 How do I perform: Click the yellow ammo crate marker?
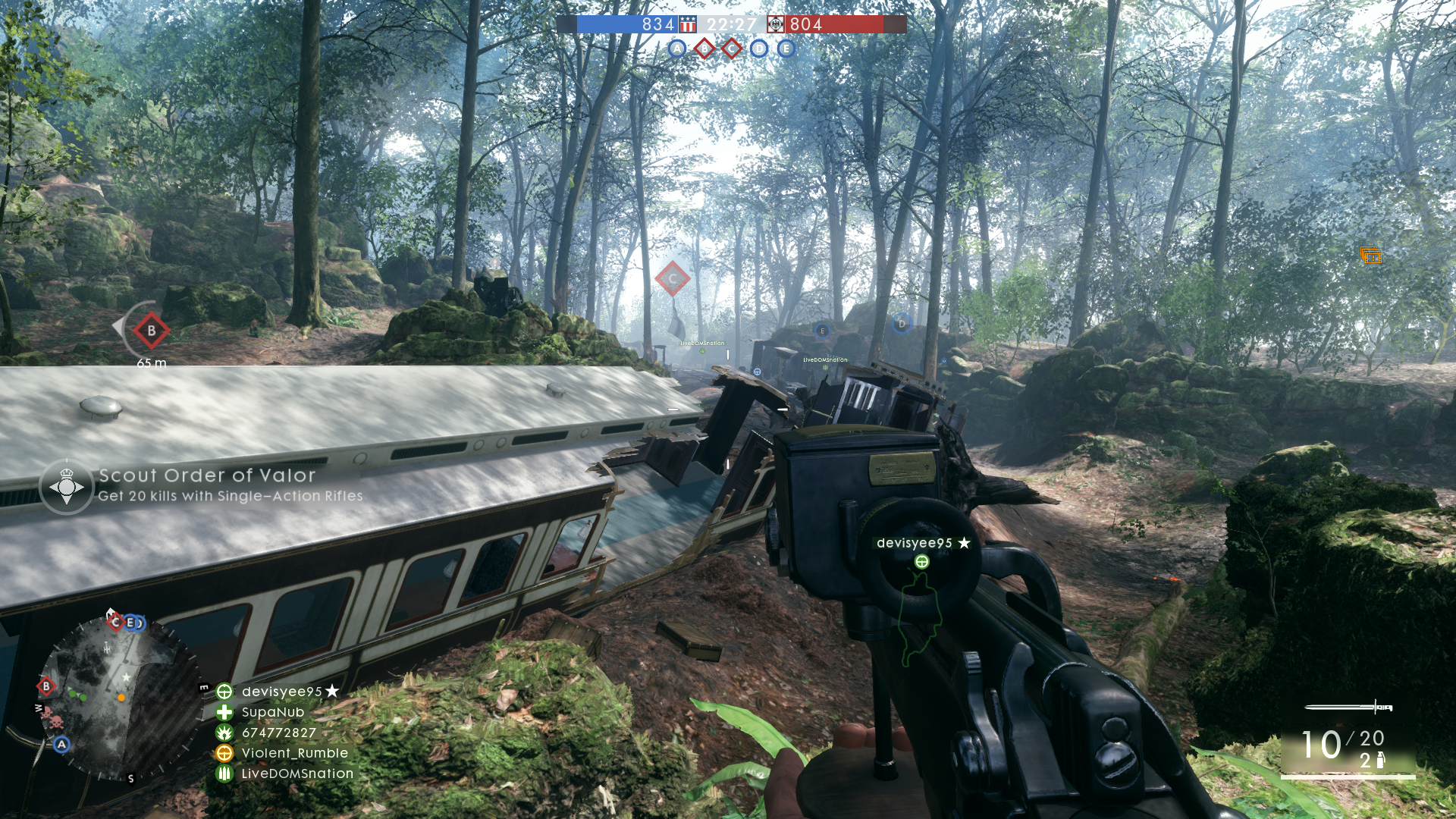[x=1371, y=256]
